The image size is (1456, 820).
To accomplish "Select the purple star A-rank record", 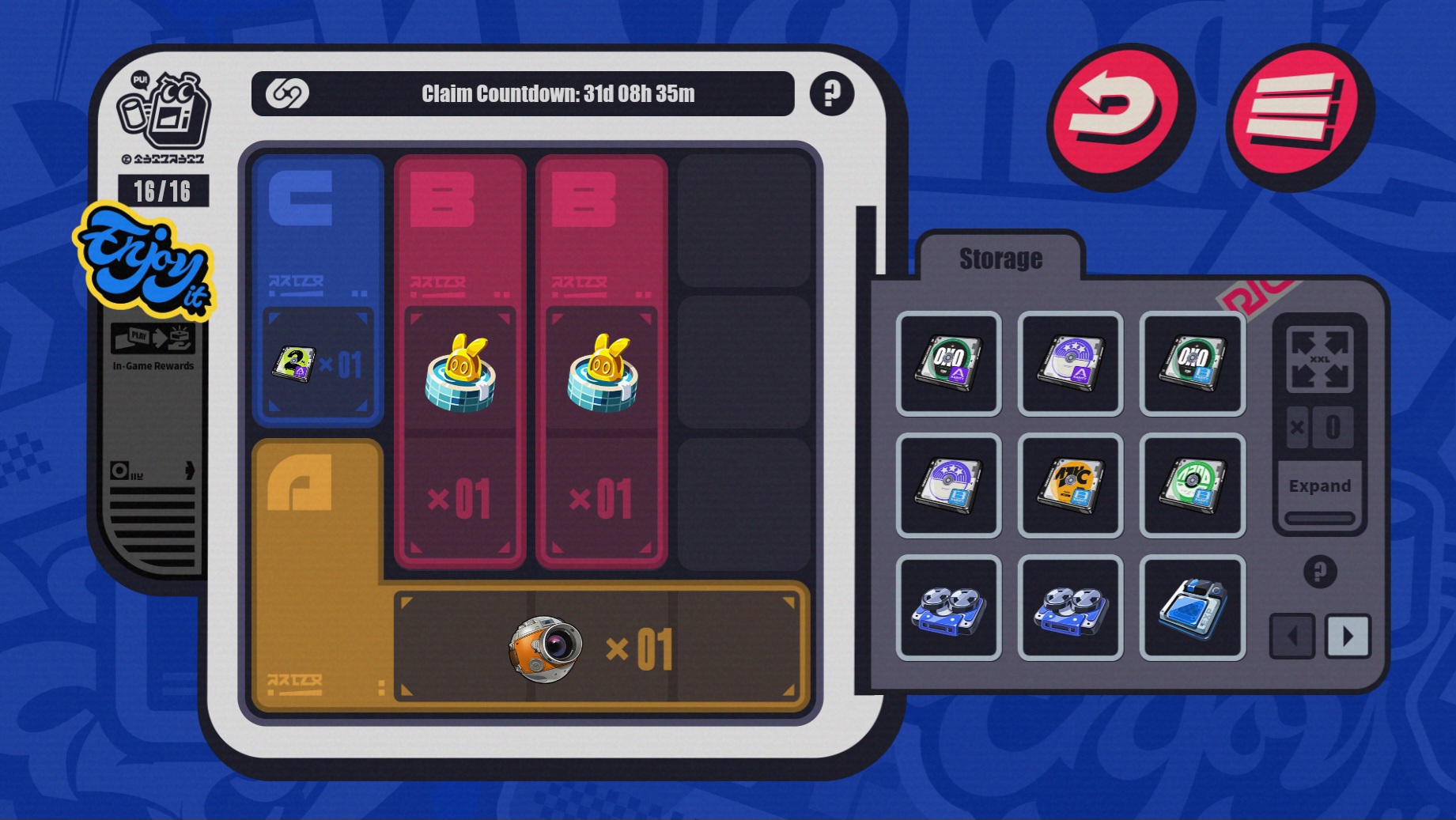I will click(1071, 364).
